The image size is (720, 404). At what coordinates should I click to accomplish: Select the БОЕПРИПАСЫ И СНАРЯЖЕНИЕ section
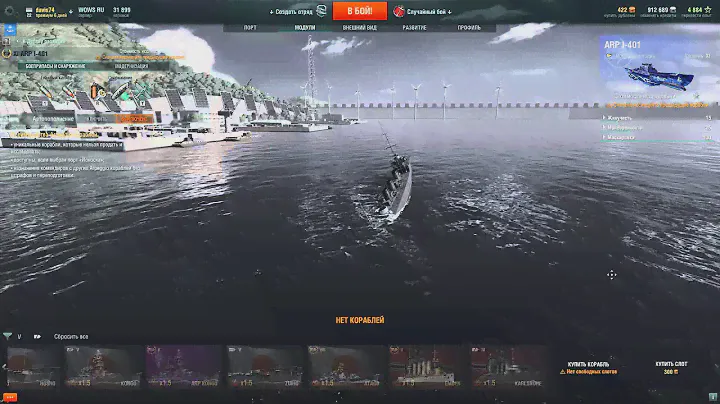(53, 66)
